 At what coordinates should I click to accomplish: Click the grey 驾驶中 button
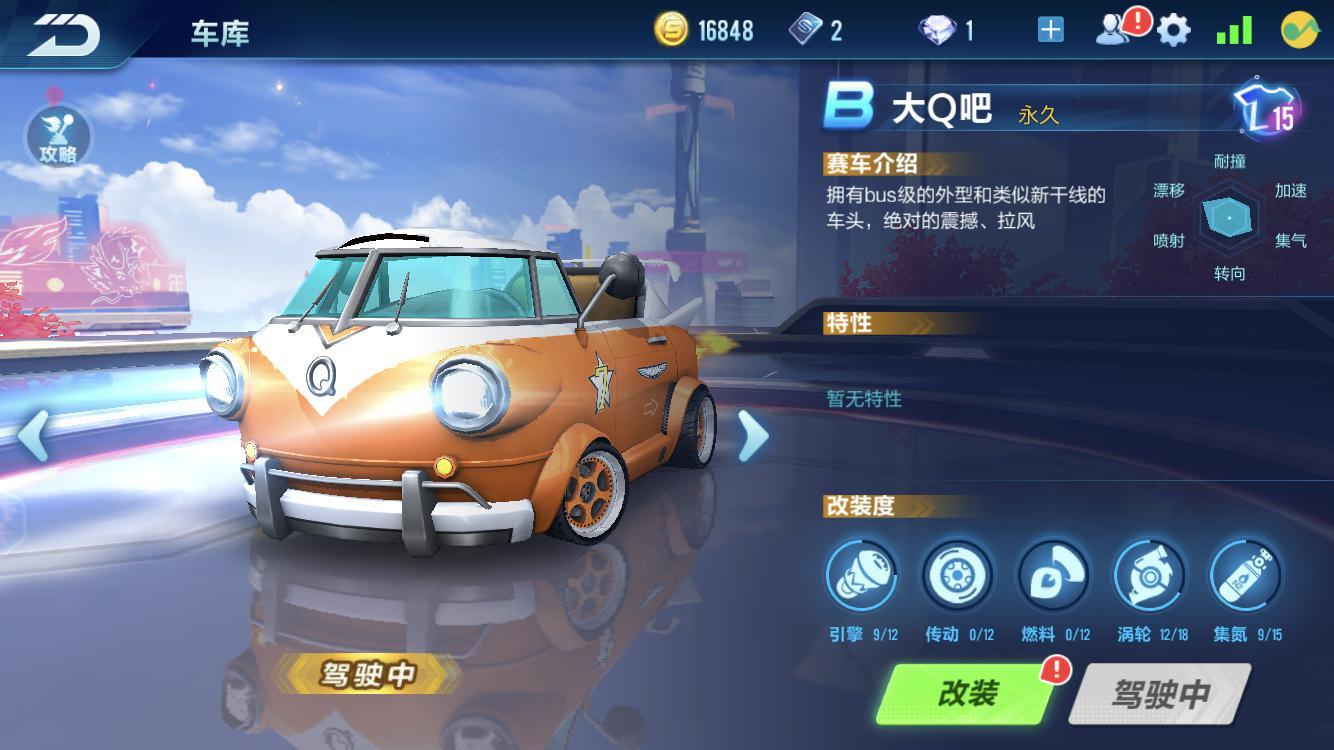(x=1160, y=693)
